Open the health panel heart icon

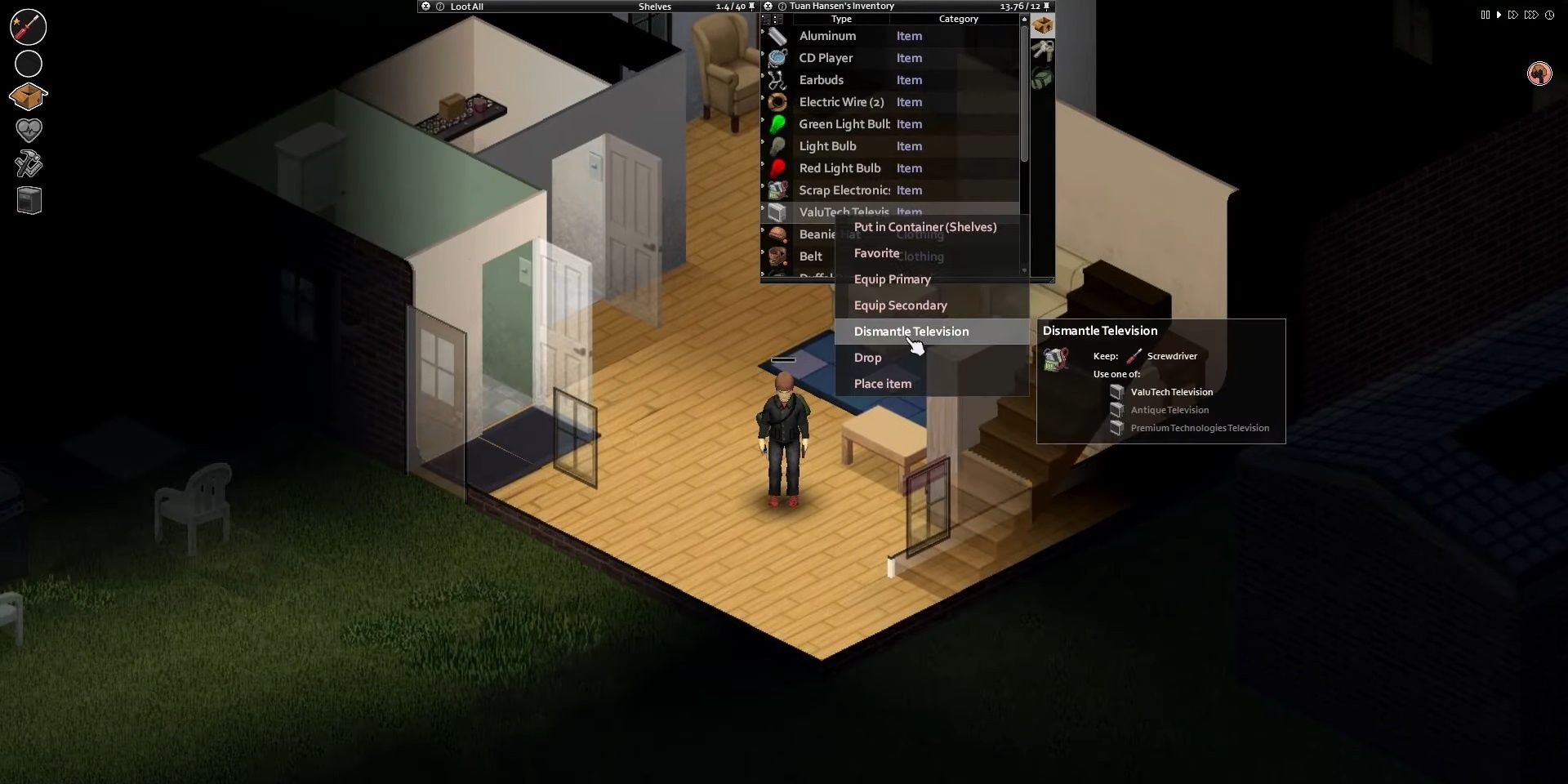(28, 130)
